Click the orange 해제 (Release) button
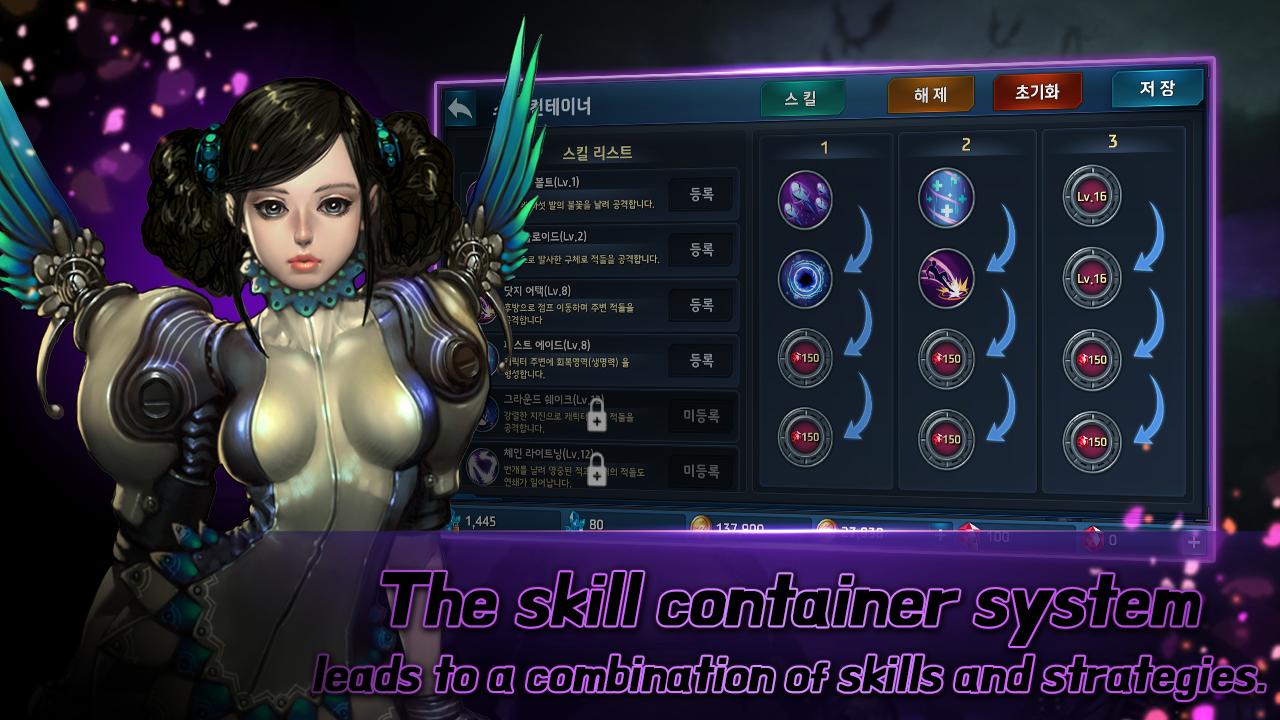The image size is (1280, 720). pyautogui.click(x=930, y=95)
